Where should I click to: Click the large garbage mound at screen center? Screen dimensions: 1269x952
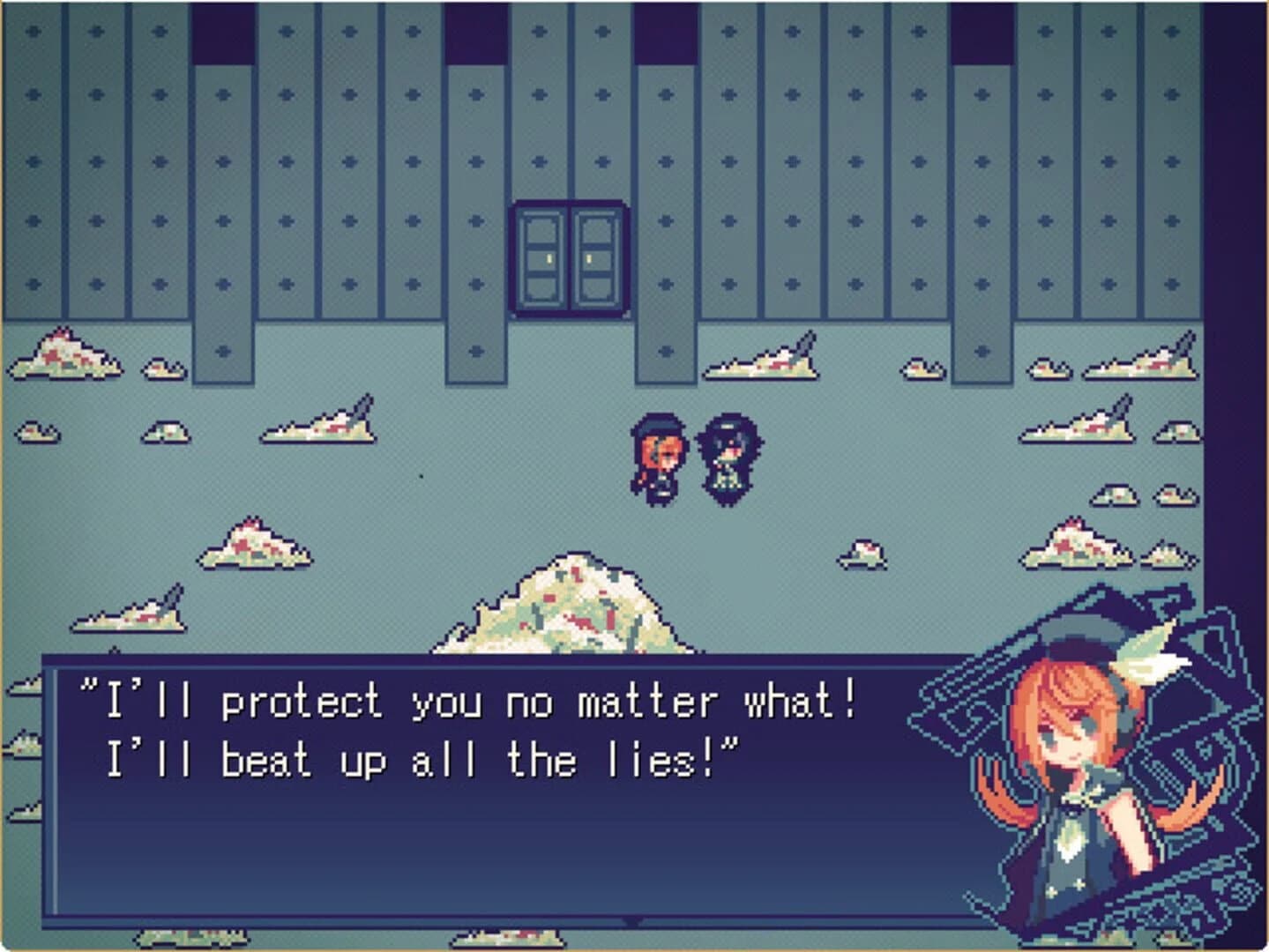point(564,608)
